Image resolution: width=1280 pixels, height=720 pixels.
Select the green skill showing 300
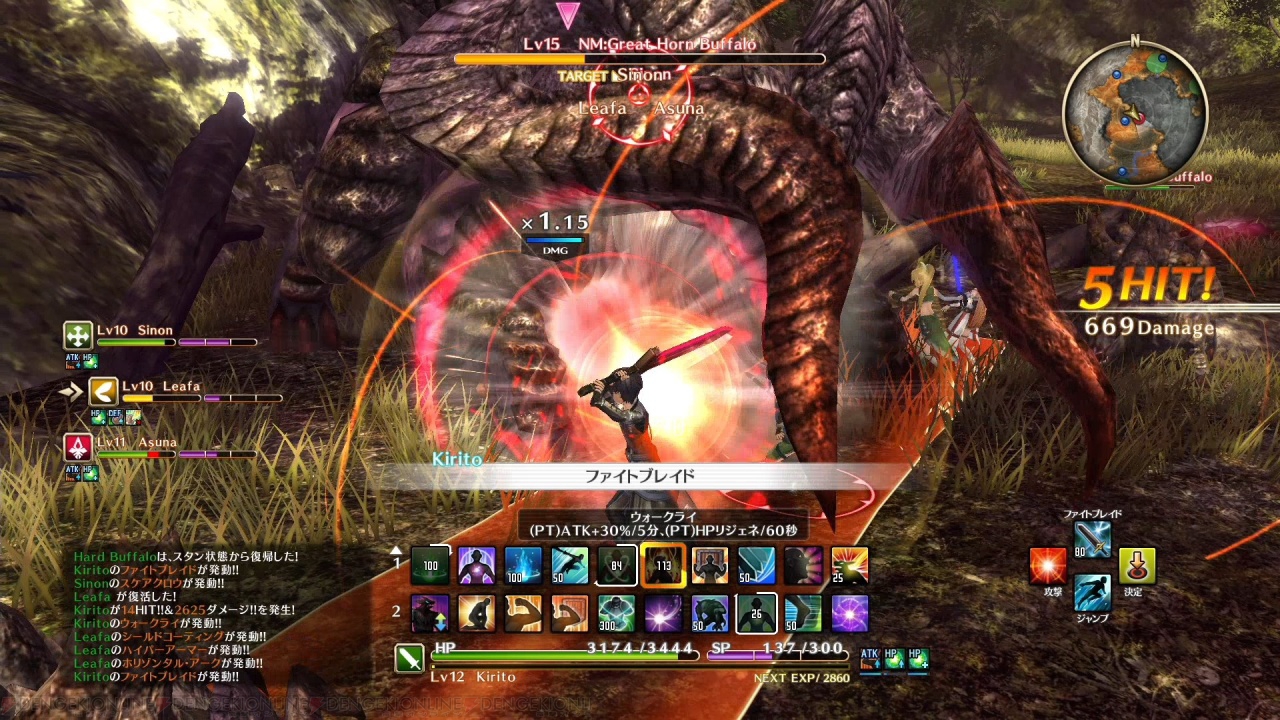pyautogui.click(x=616, y=613)
